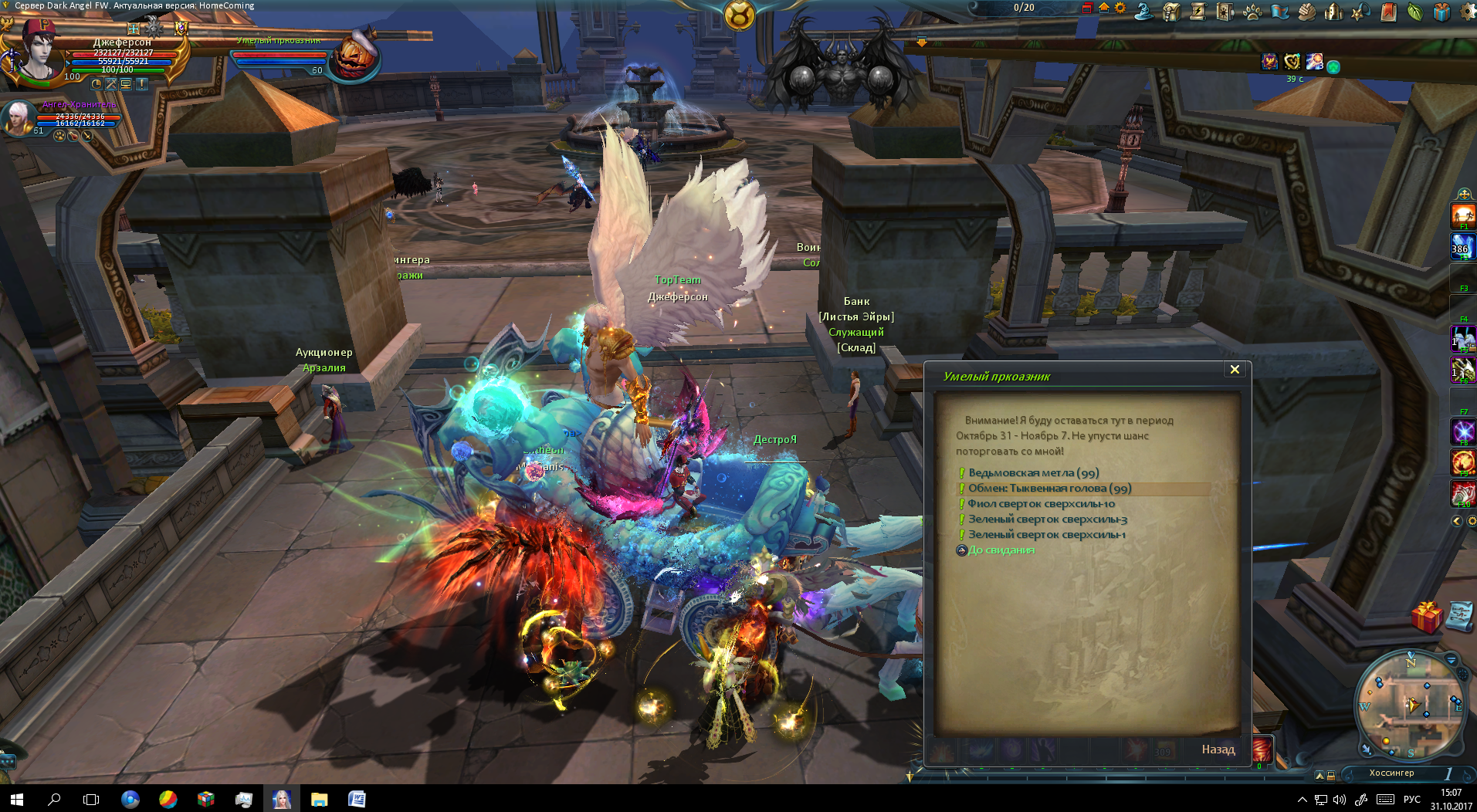1477x812 pixels.
Task: Open the red gift box icon
Action: click(1426, 618)
